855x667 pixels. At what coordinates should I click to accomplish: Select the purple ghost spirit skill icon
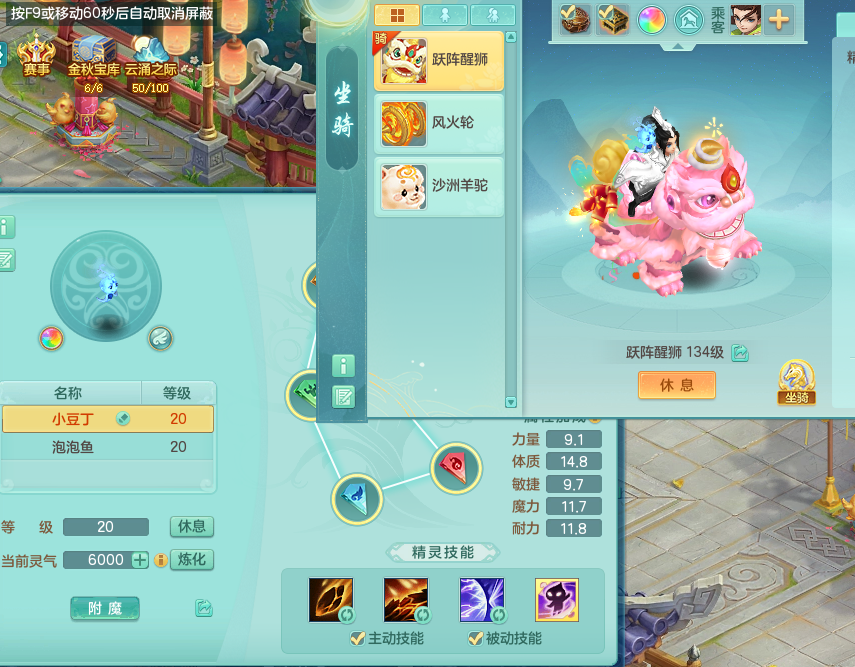556,600
